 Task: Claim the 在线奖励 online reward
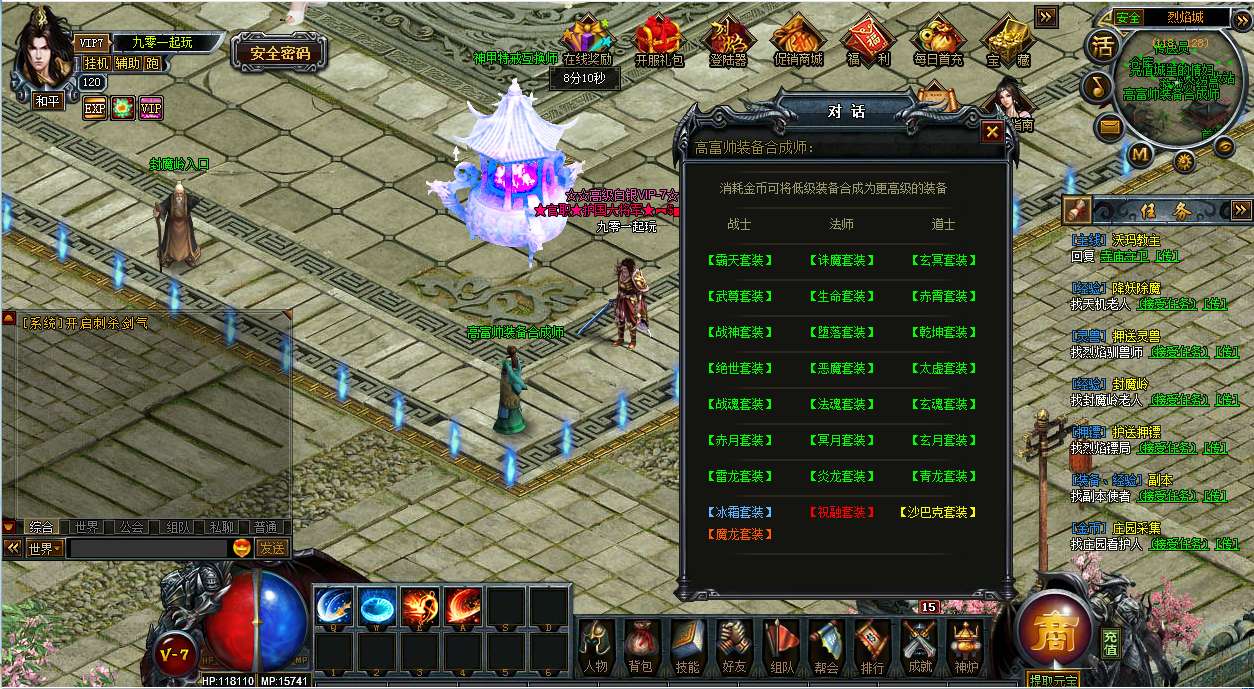[x=586, y=43]
